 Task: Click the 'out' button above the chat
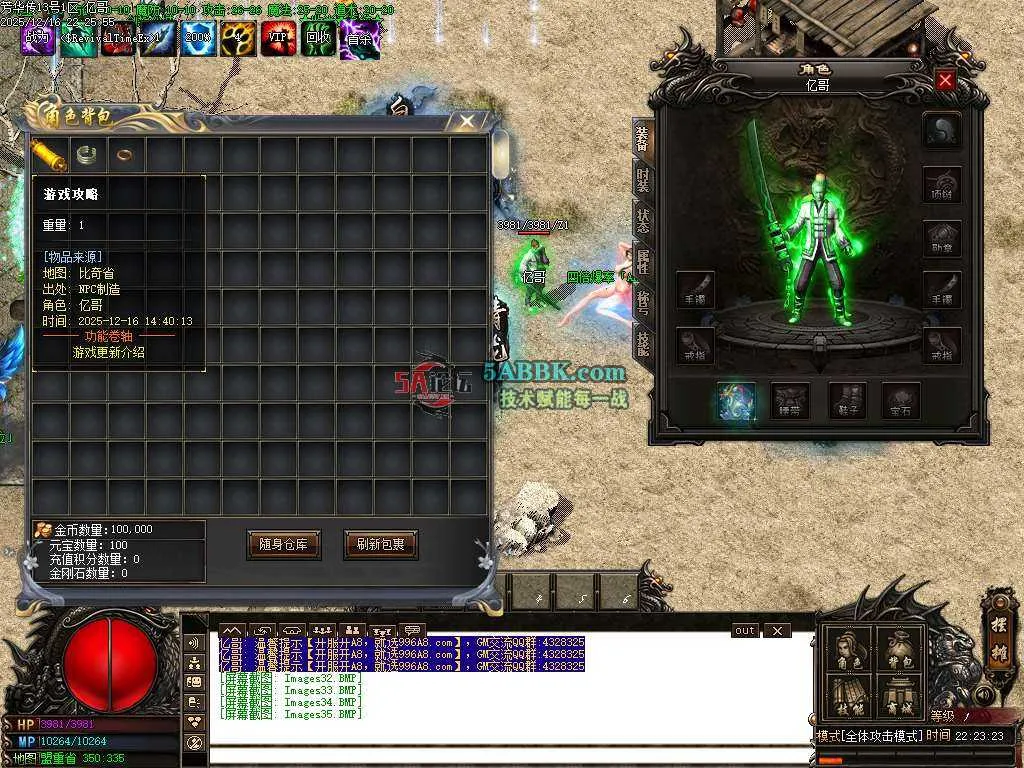(x=745, y=631)
